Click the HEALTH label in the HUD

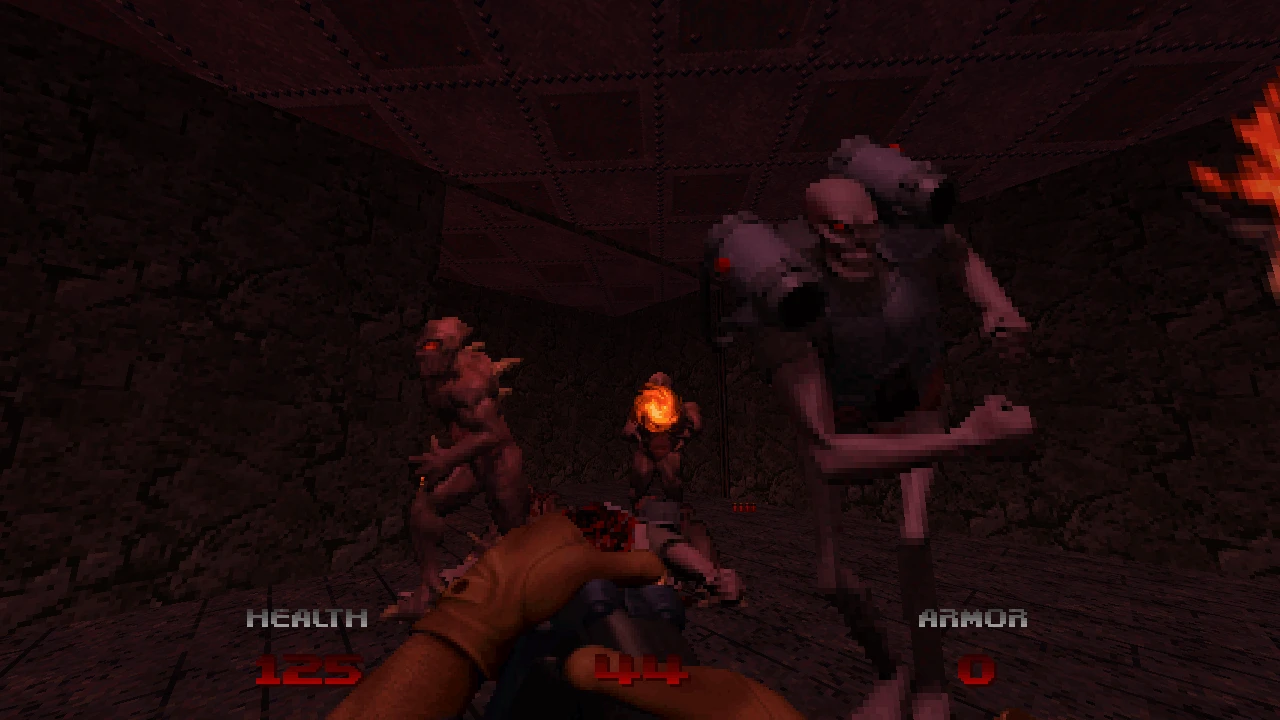click(x=307, y=618)
